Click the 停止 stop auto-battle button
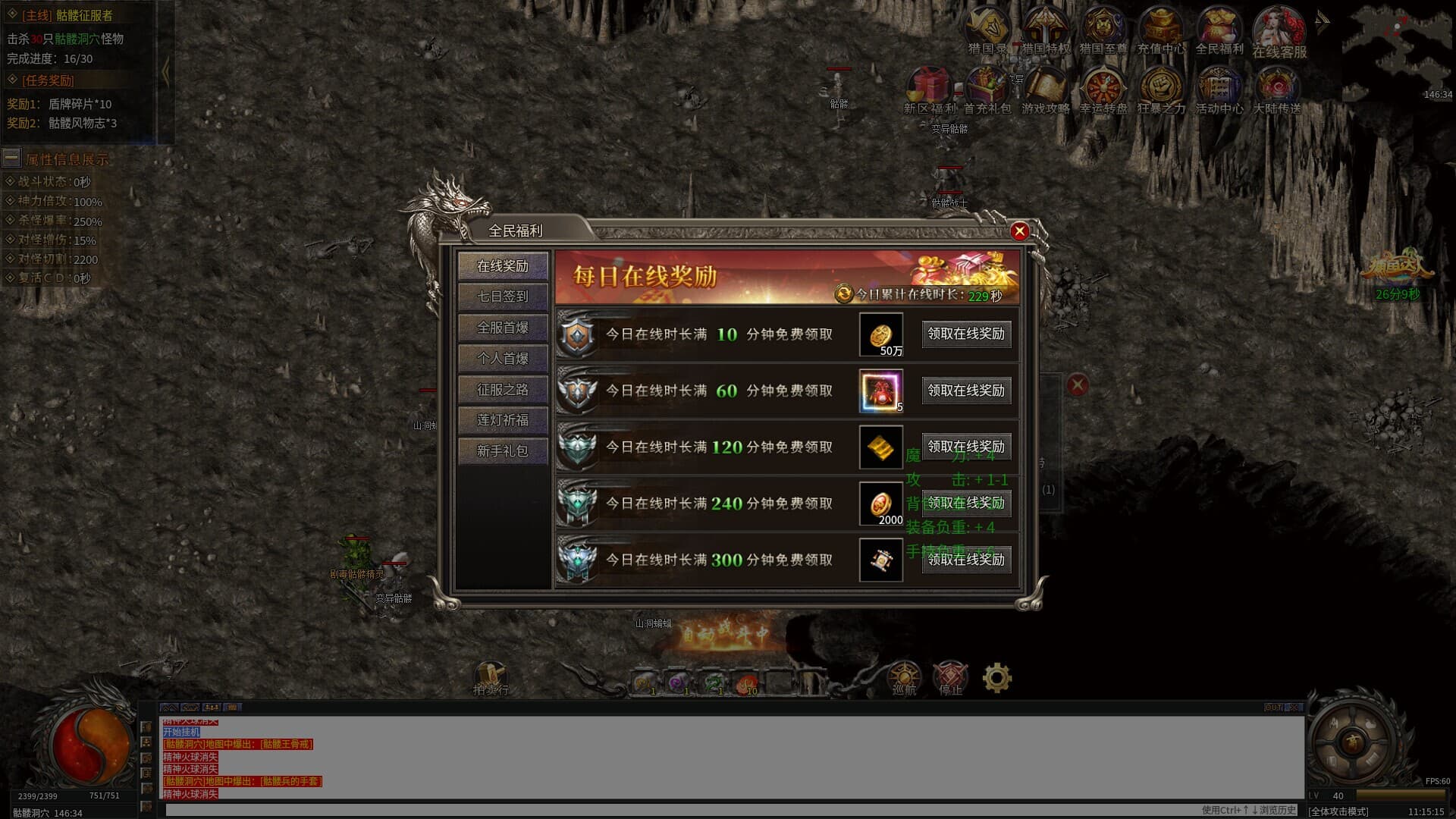1456x819 pixels. point(950,677)
